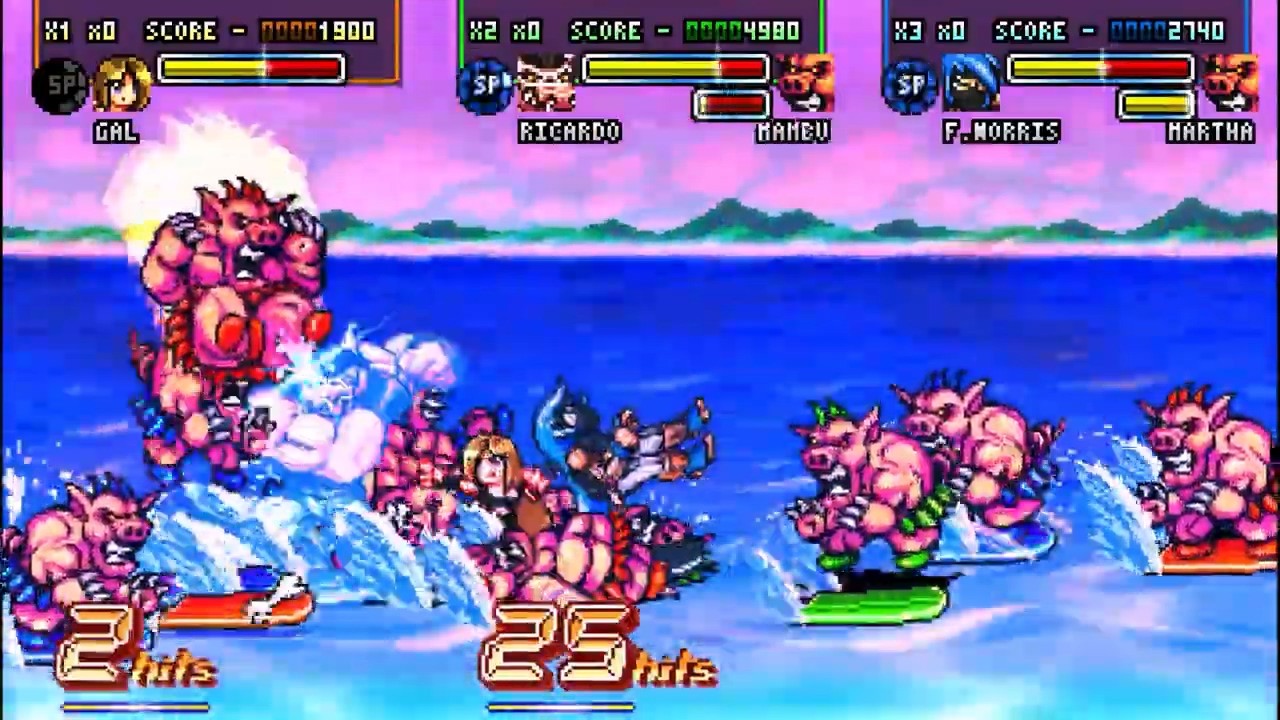Click Gal's character portrait
The image size is (1280, 720).
coord(123,86)
